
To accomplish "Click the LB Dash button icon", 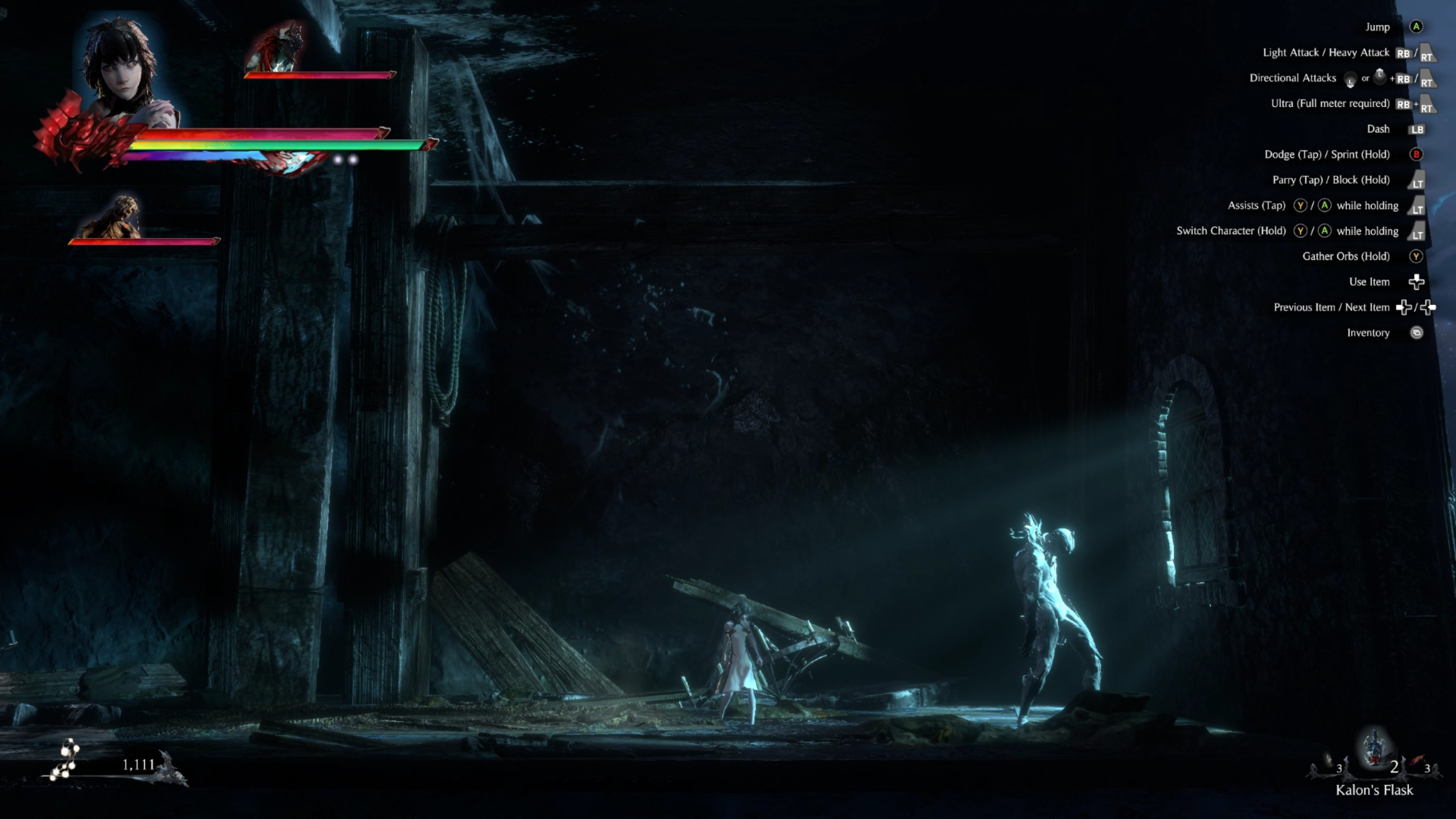I will point(1418,129).
